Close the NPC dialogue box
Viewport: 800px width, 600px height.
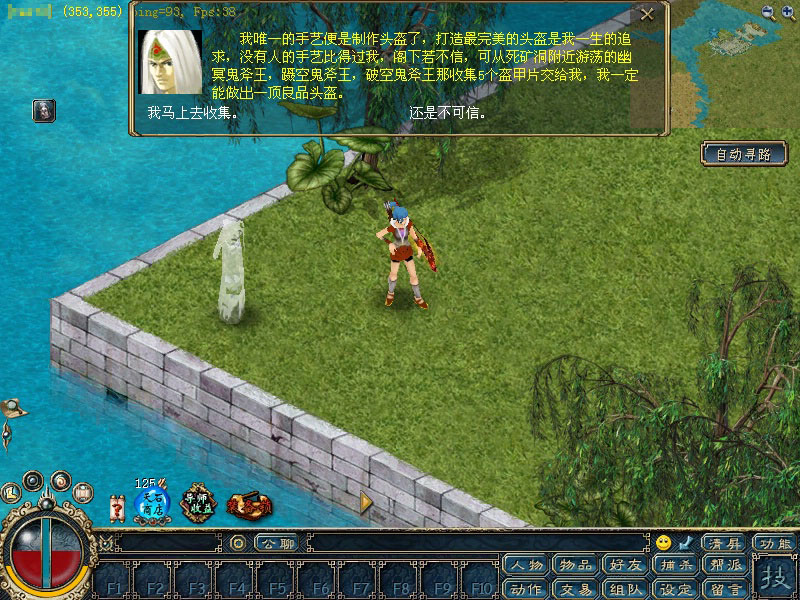click(x=647, y=15)
